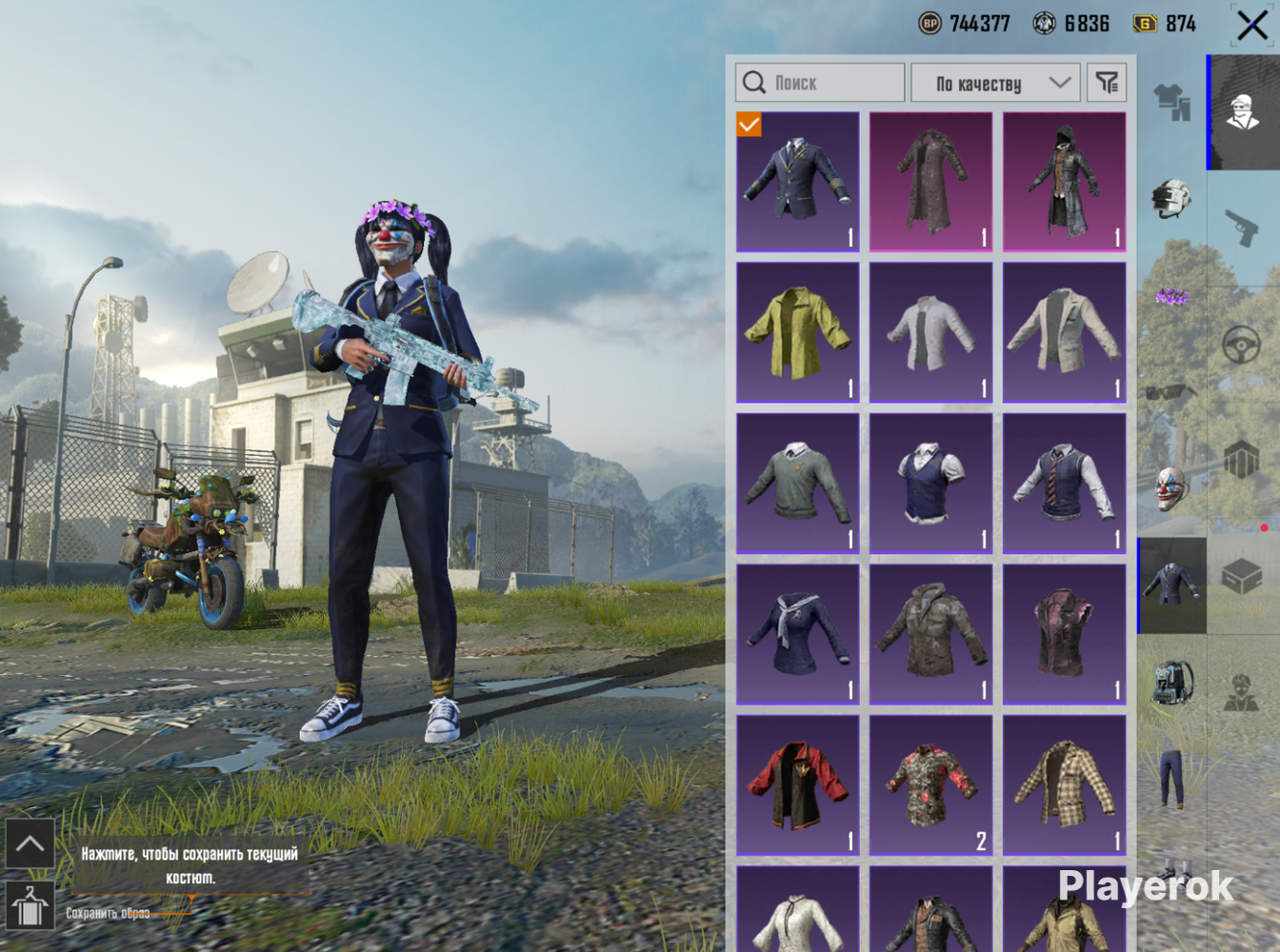The width and height of the screenshot is (1280, 952).
Task: Select the floral pattern shirt
Action: click(x=930, y=785)
